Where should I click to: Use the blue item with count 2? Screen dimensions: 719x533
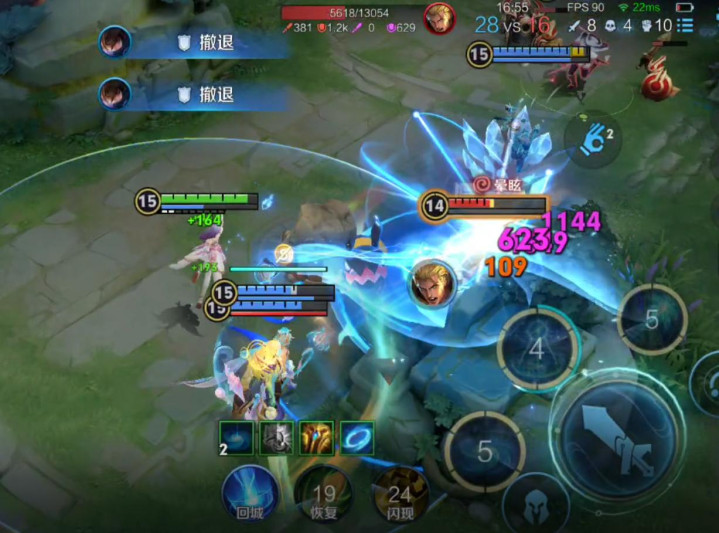point(239,438)
